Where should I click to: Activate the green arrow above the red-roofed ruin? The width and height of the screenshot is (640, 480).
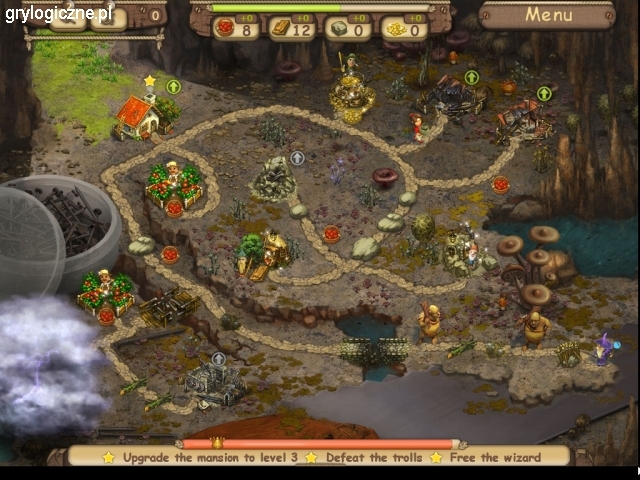[544, 94]
